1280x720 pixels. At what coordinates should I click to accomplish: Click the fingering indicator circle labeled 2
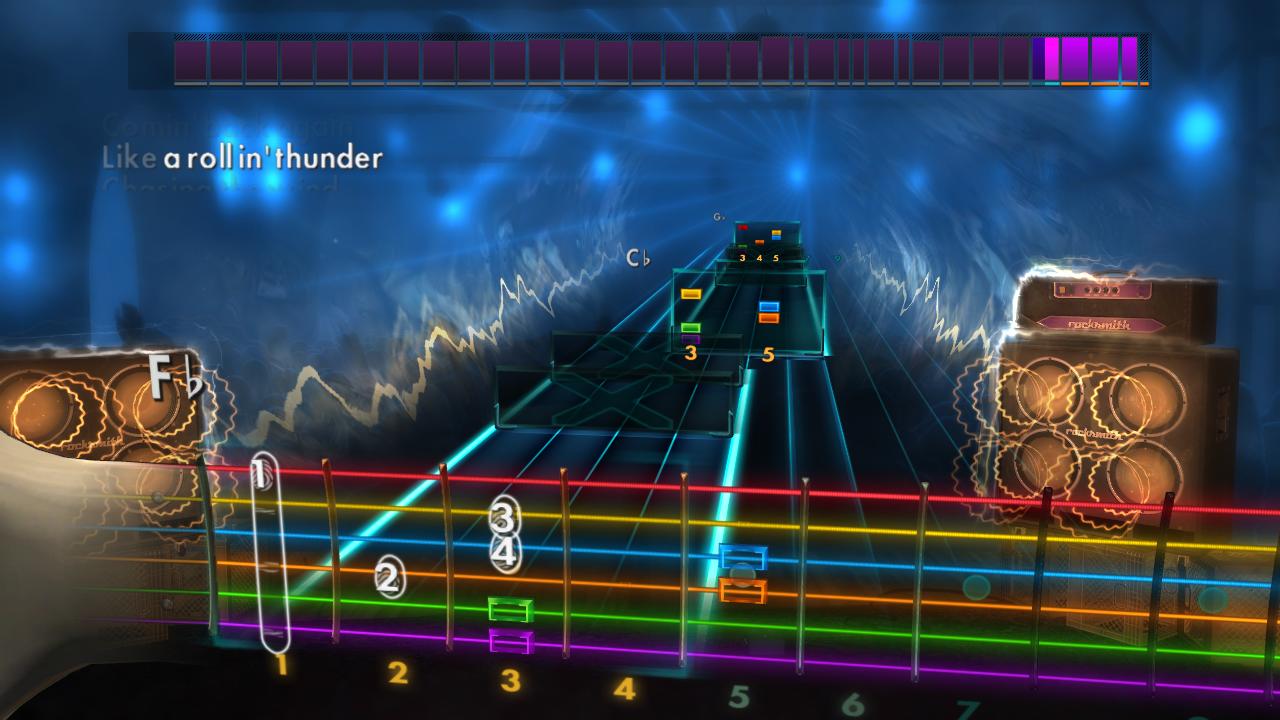coord(389,576)
